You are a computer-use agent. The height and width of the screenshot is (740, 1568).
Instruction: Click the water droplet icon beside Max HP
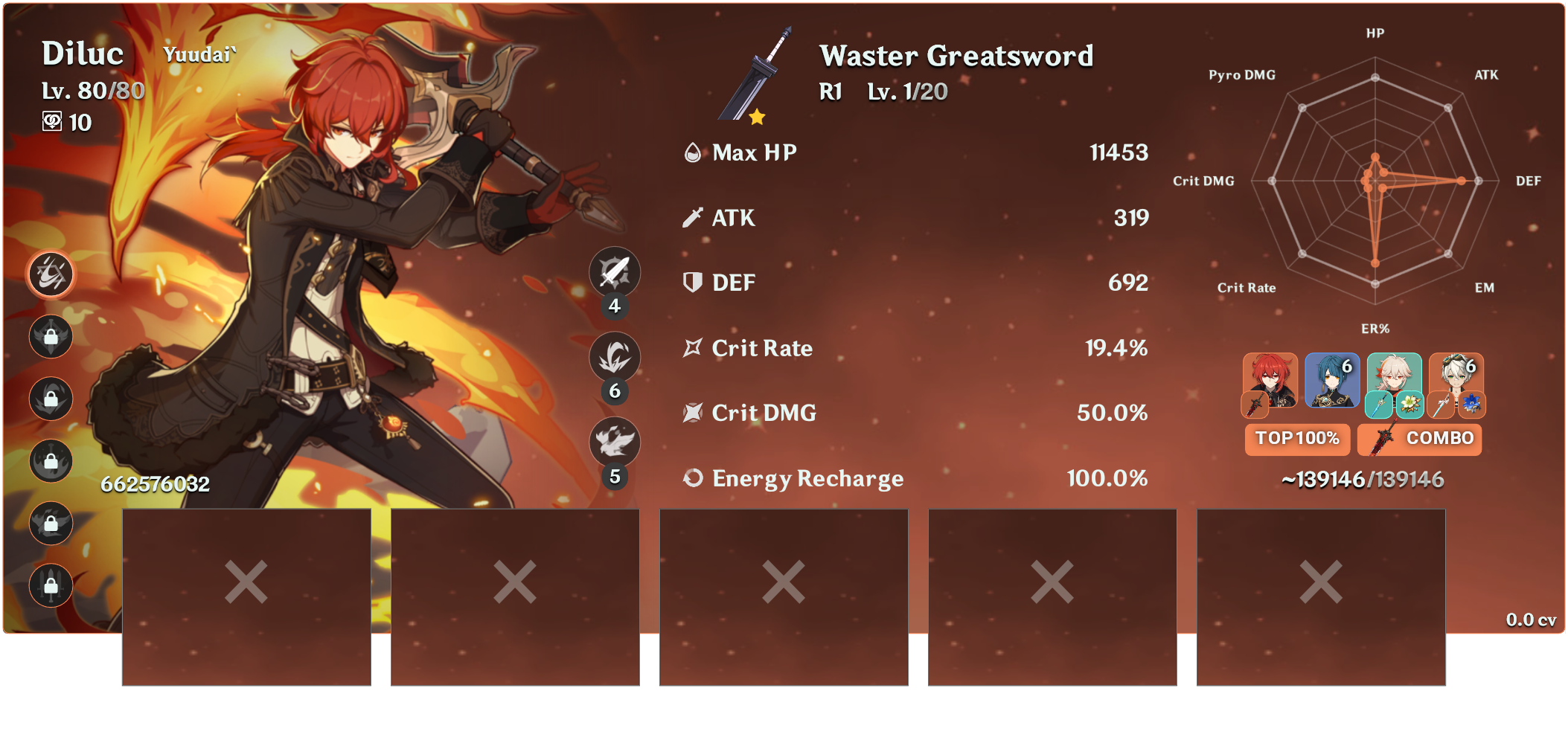coord(691,153)
